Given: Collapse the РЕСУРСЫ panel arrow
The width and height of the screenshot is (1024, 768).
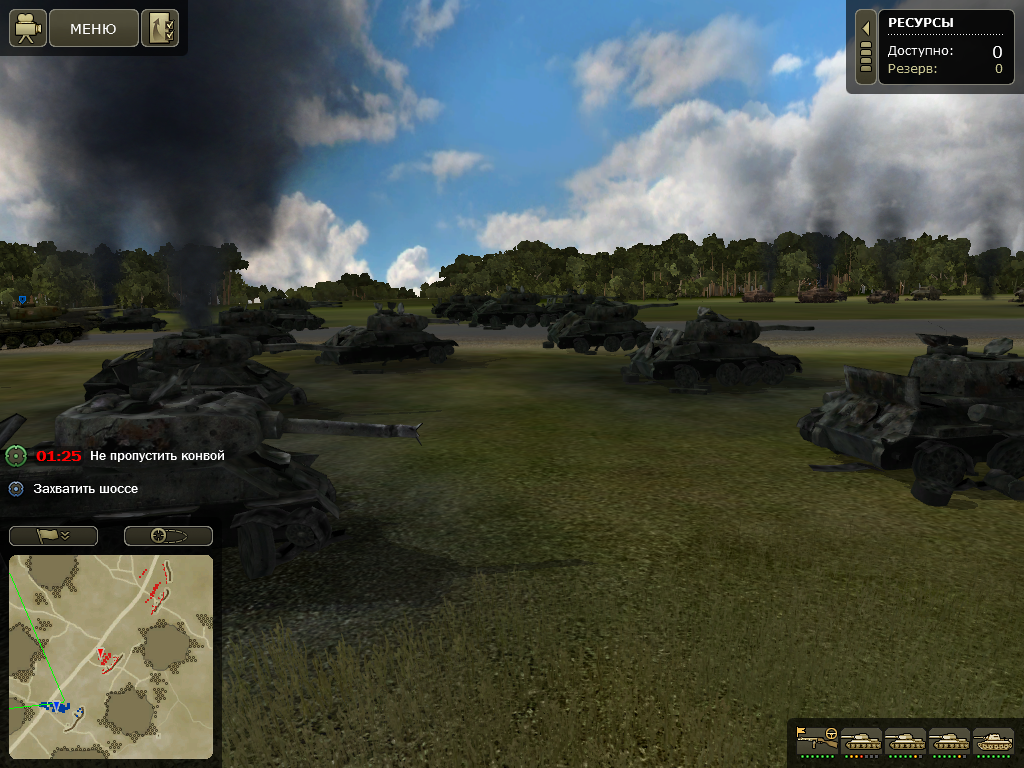Looking at the screenshot, I should (866, 28).
